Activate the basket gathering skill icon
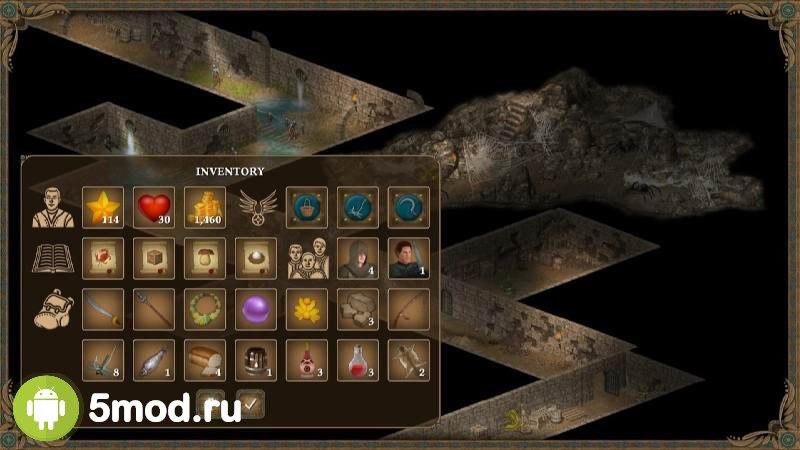The image size is (800, 450). click(x=307, y=207)
